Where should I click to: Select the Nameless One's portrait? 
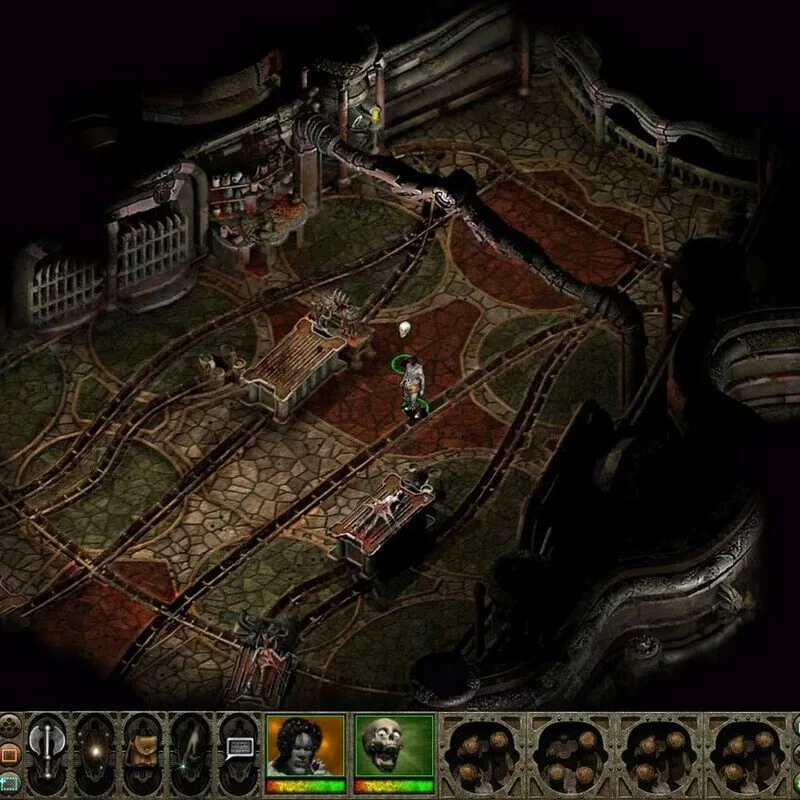pos(305,747)
